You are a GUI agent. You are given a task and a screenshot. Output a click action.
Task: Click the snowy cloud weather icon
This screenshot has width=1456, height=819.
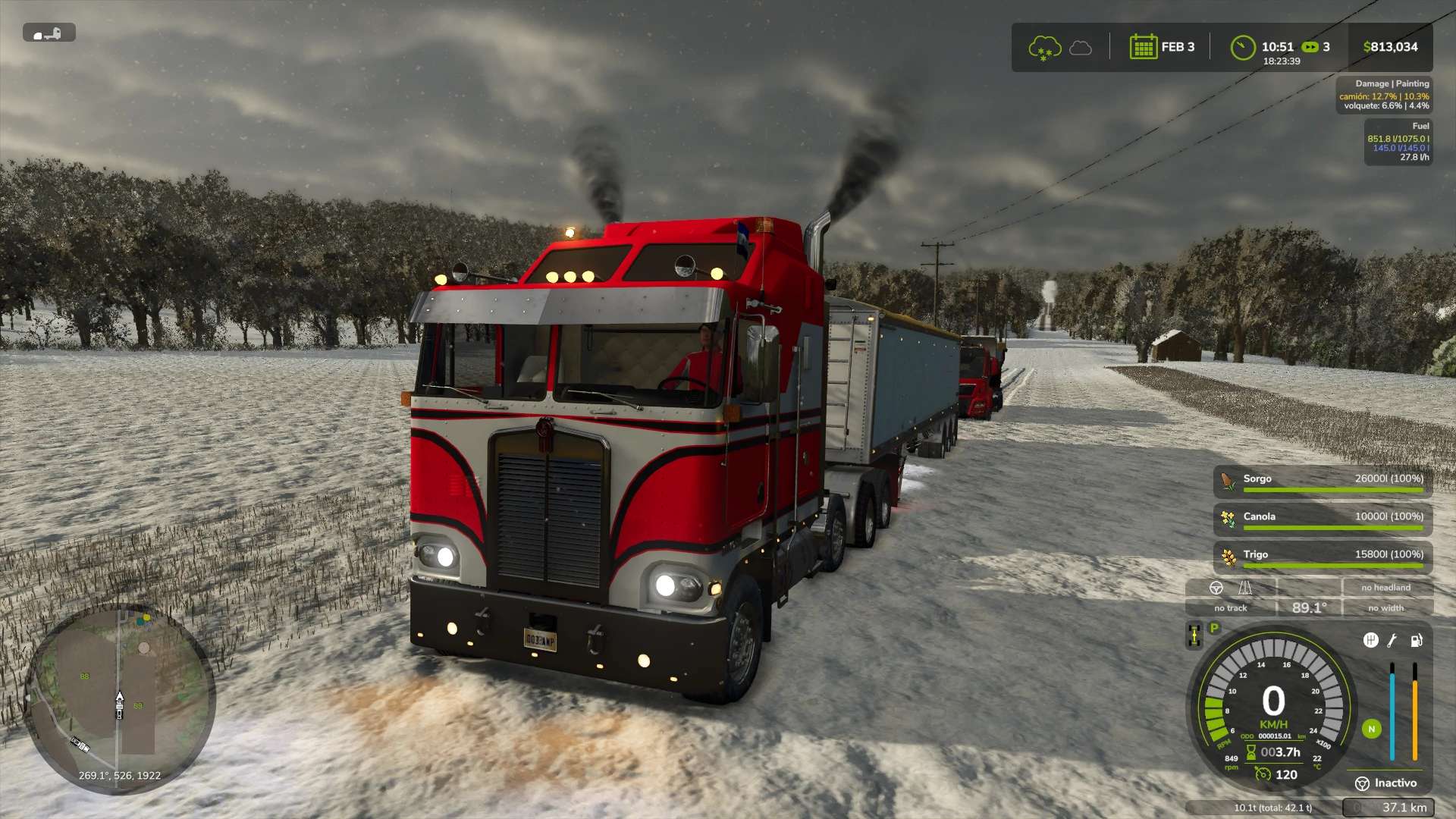pyautogui.click(x=1044, y=48)
